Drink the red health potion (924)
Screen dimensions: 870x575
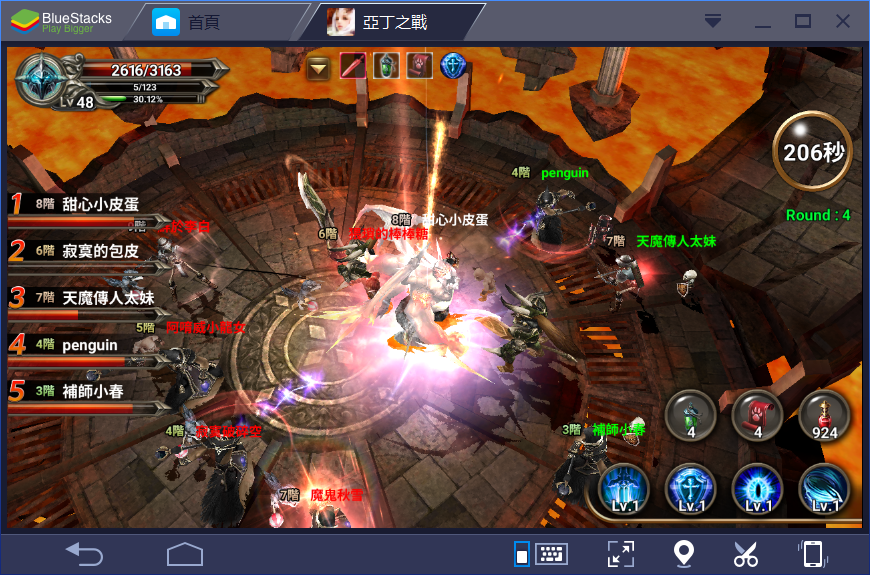pos(824,413)
